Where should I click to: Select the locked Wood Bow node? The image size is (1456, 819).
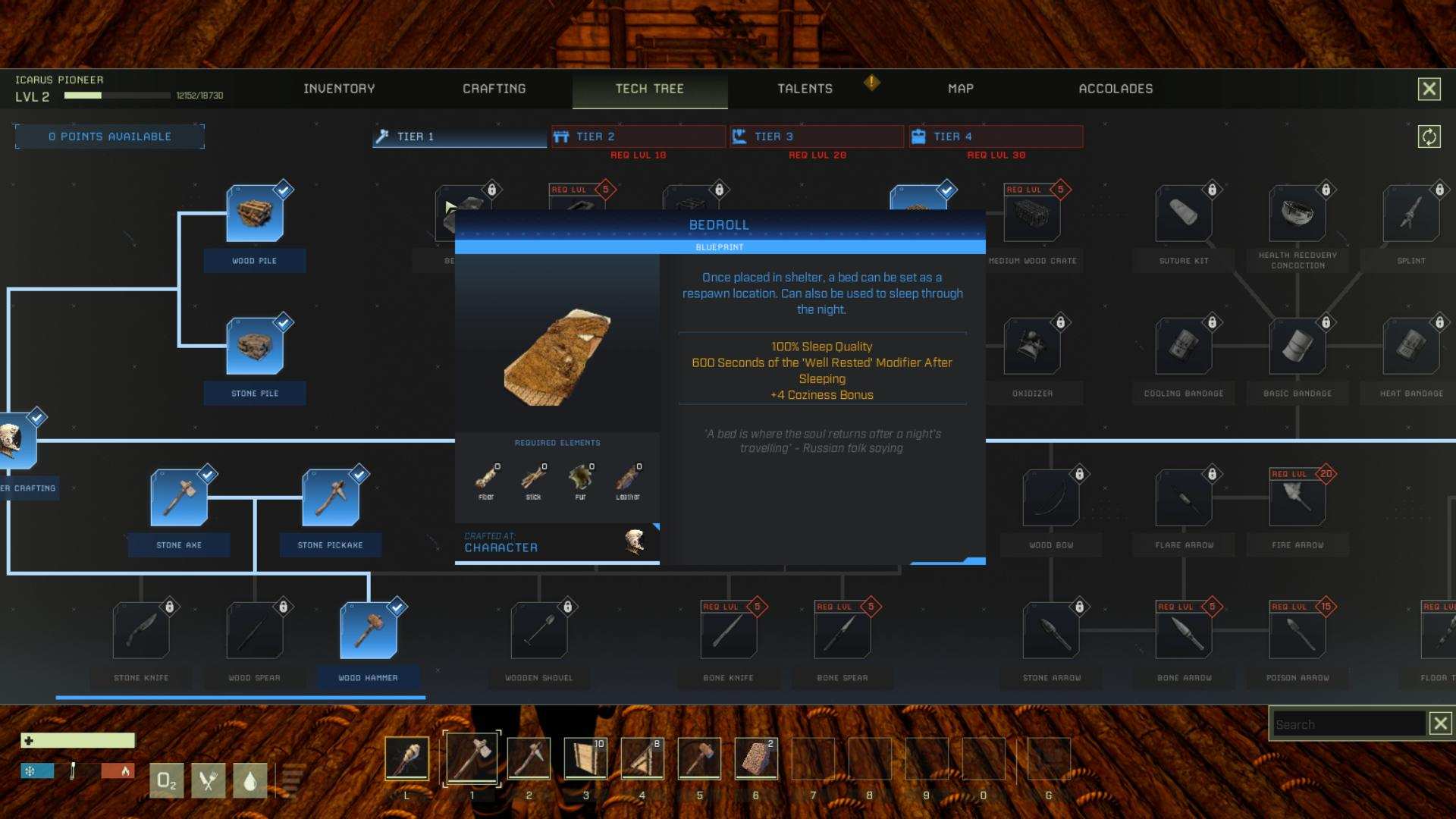(1051, 498)
